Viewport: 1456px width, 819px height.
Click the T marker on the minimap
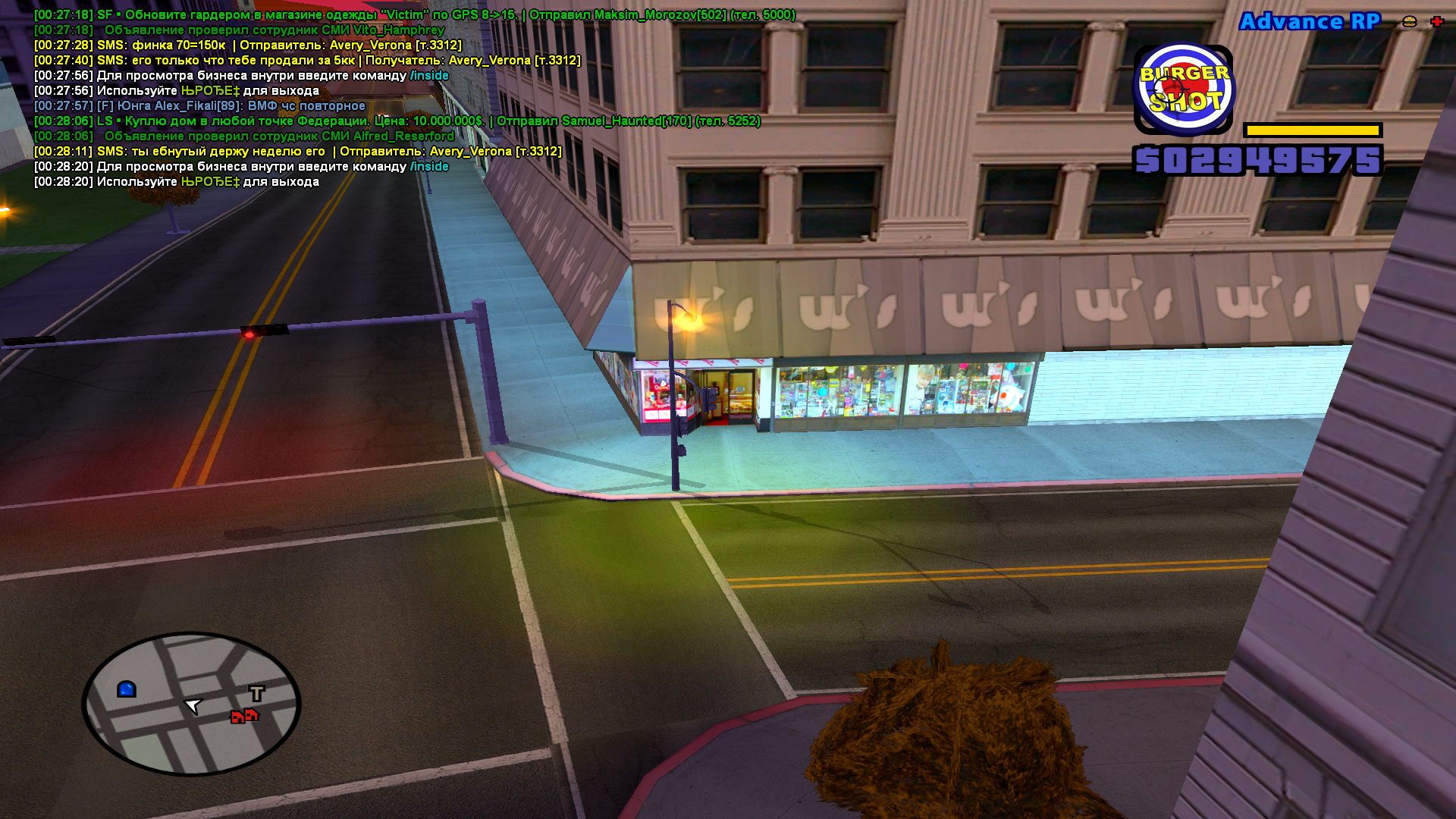point(257,692)
